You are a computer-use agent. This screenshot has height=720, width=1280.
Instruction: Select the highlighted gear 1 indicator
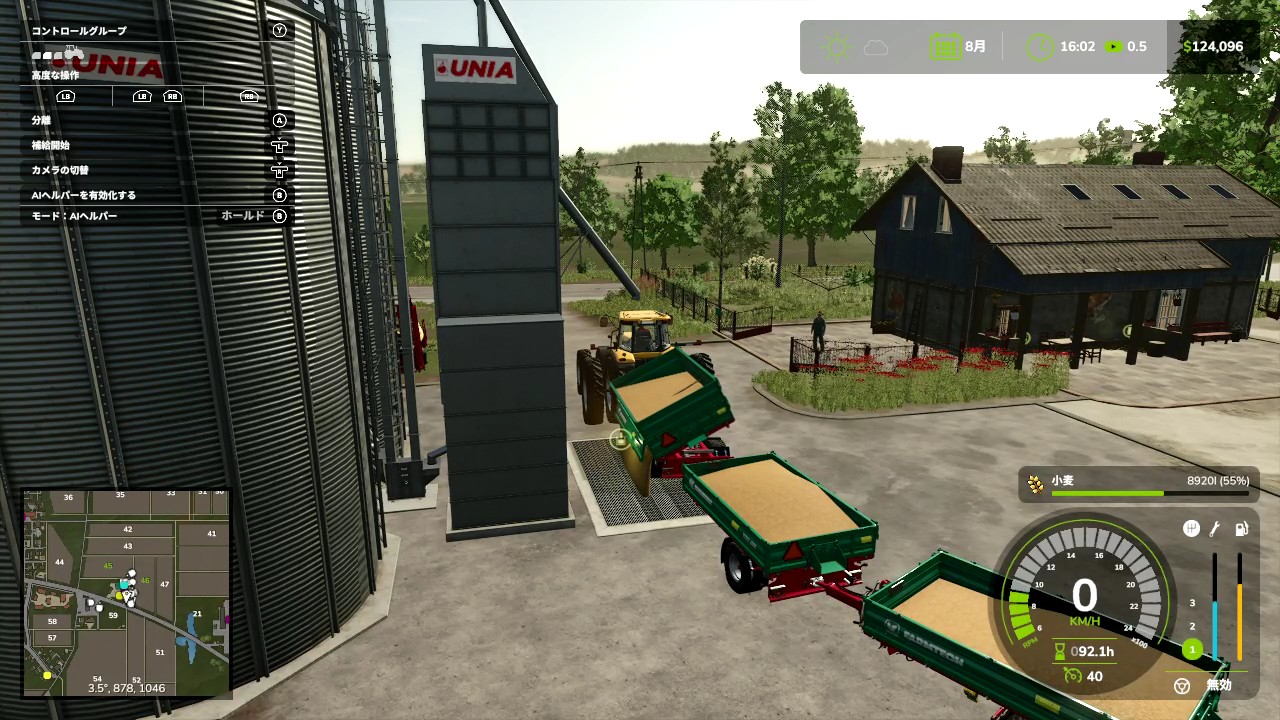pyautogui.click(x=1192, y=649)
